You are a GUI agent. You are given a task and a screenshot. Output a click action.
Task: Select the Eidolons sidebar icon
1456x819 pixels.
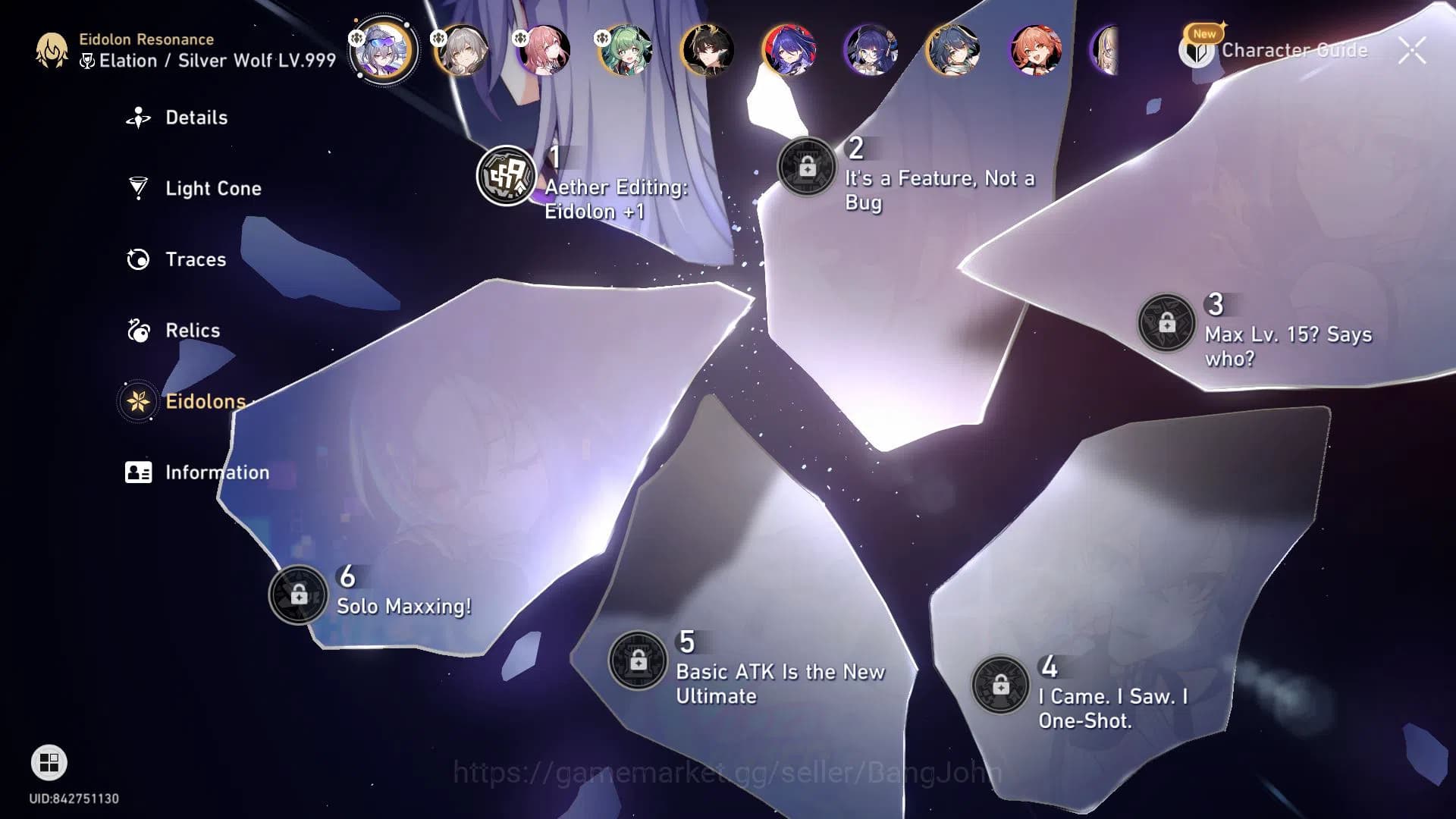pyautogui.click(x=138, y=402)
